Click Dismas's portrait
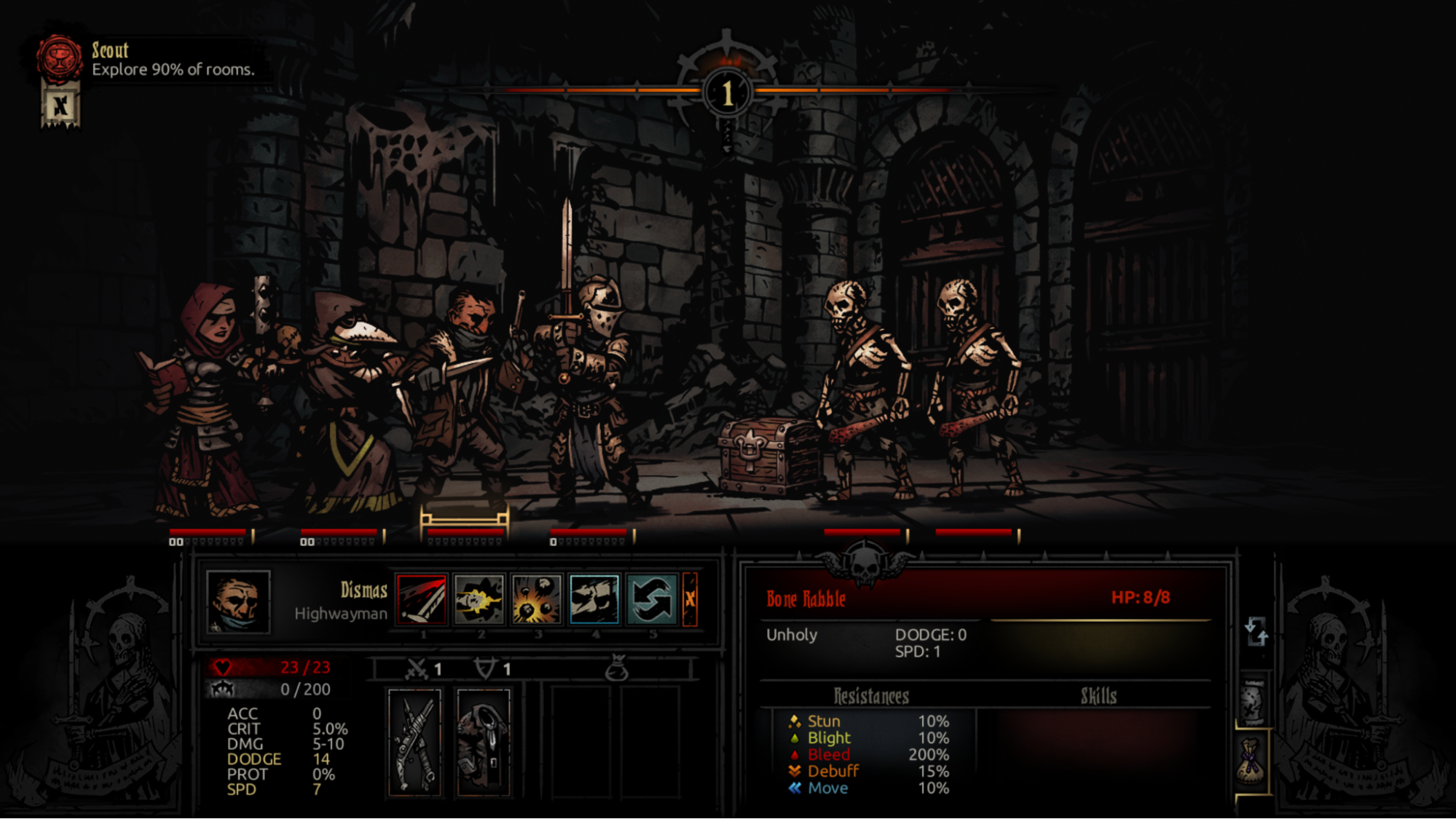The height and width of the screenshot is (819, 1456). [238, 601]
